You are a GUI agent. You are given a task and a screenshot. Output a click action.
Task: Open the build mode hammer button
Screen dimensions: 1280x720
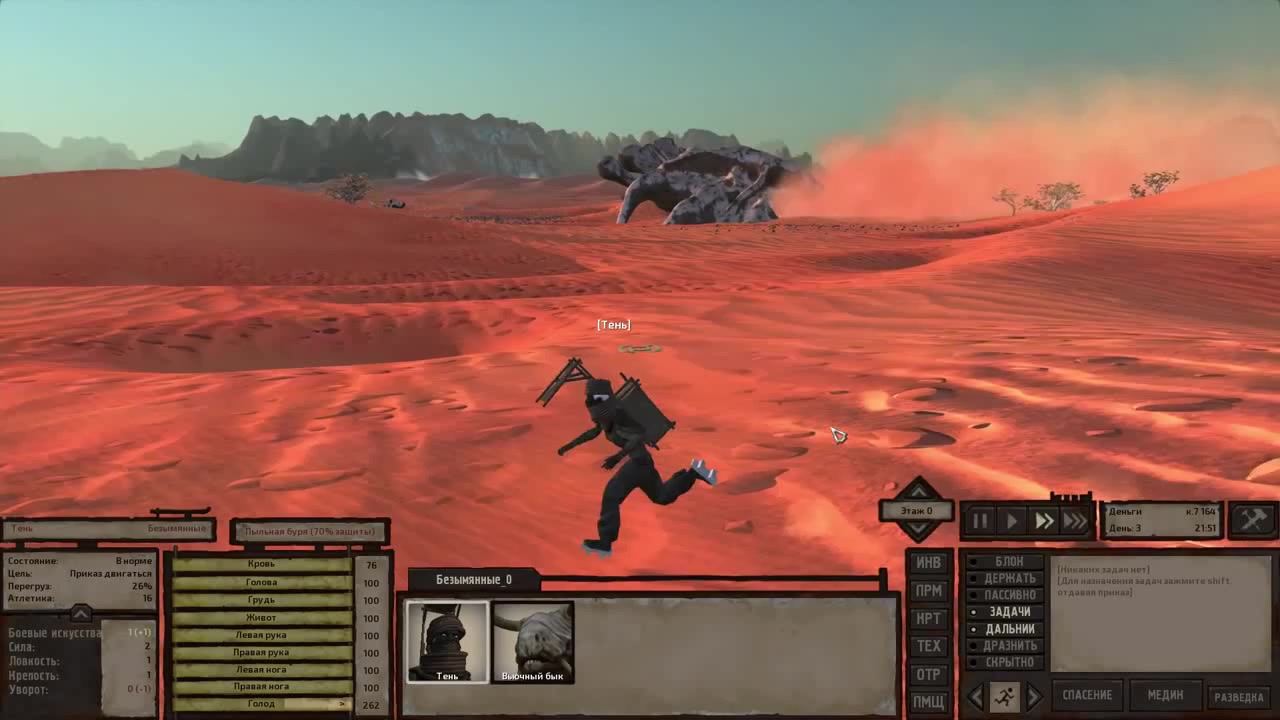coord(1253,520)
